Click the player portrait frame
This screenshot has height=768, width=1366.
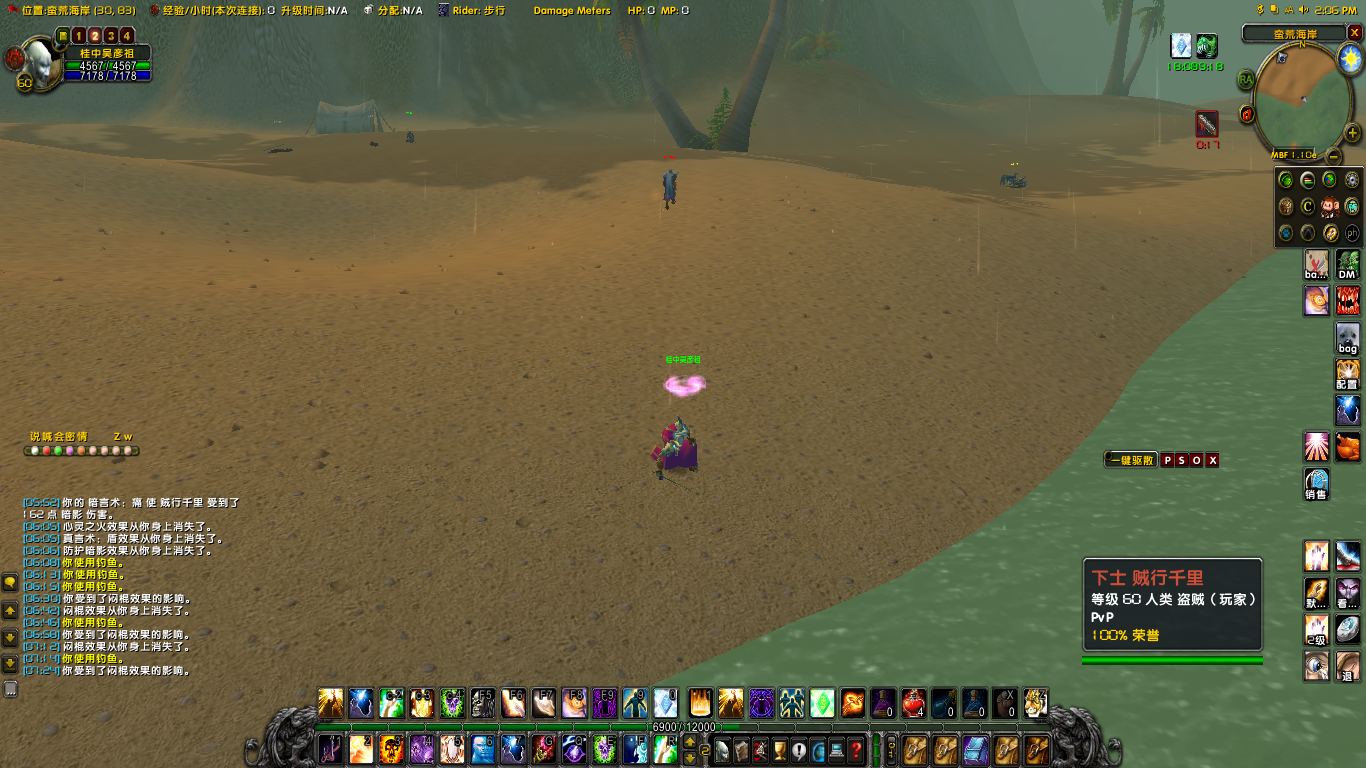pyautogui.click(x=39, y=64)
